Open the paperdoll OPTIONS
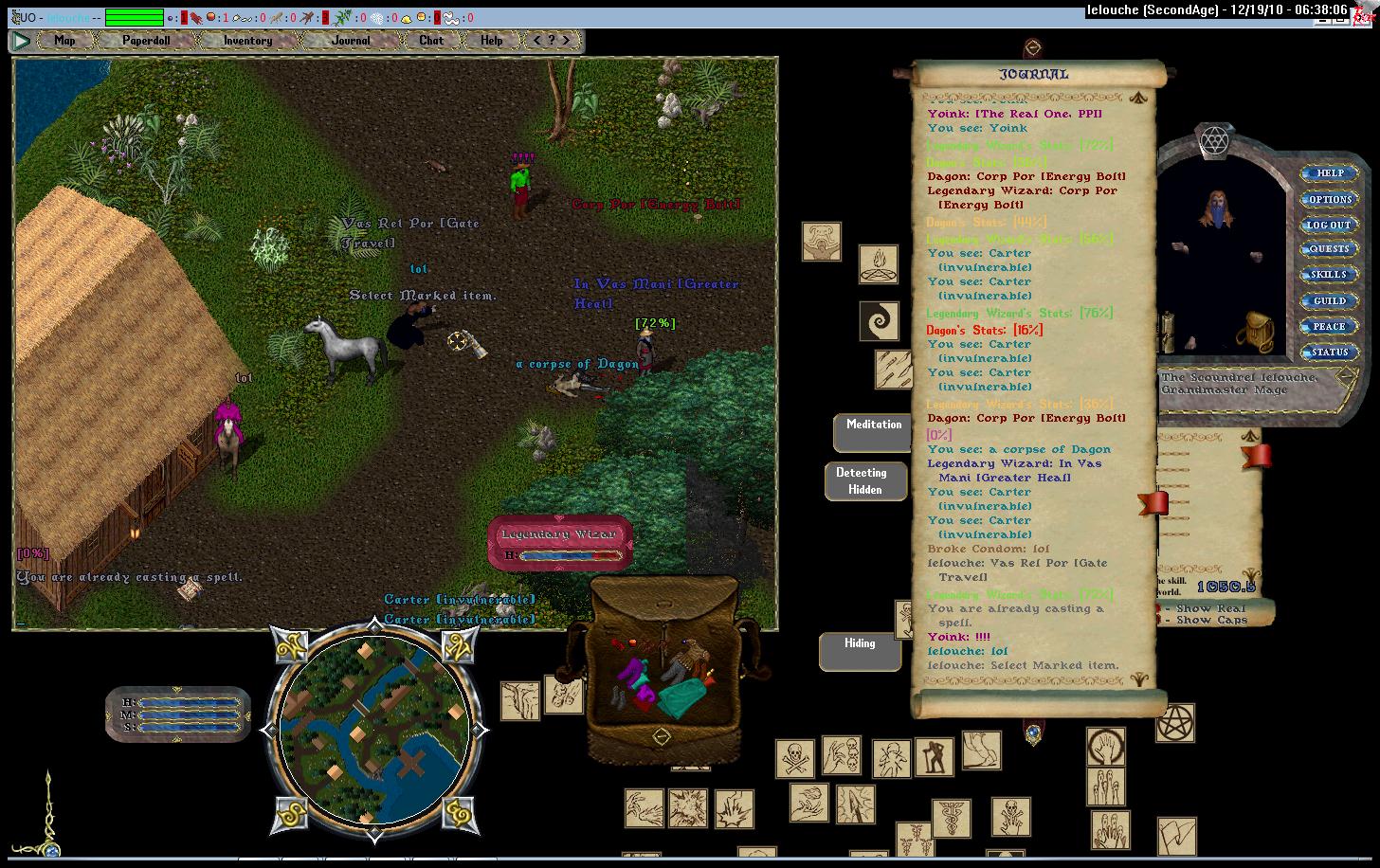This screenshot has height=868, width=1380. tap(1329, 199)
